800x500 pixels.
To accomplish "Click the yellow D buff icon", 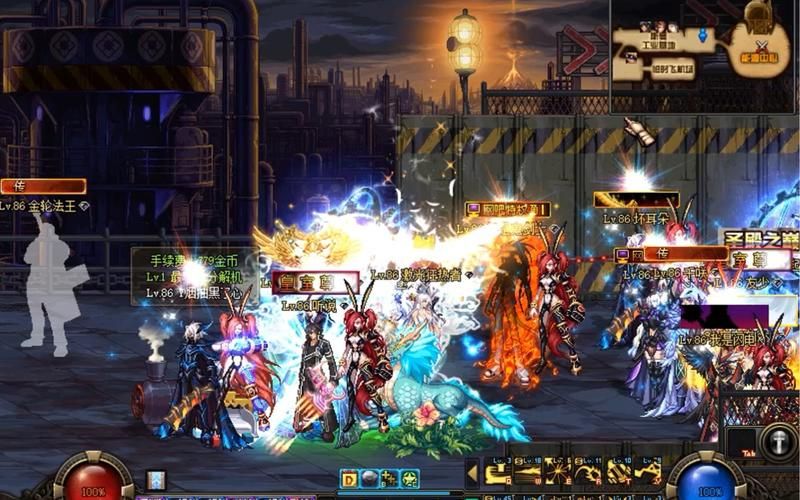I will pyautogui.click(x=349, y=478).
